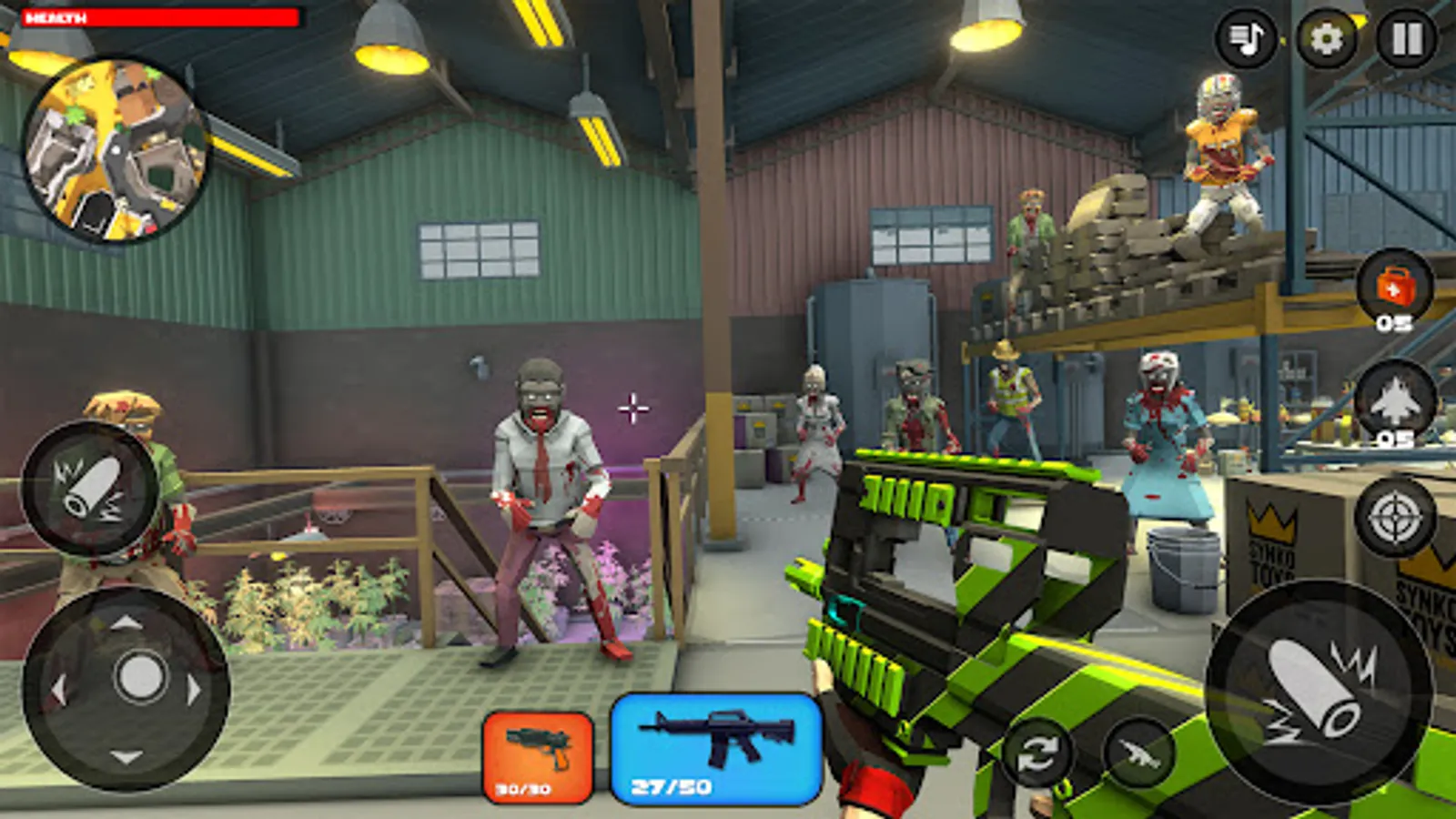Open the music settings icon
Image resolution: width=1456 pixels, height=819 pixels.
(x=1246, y=38)
